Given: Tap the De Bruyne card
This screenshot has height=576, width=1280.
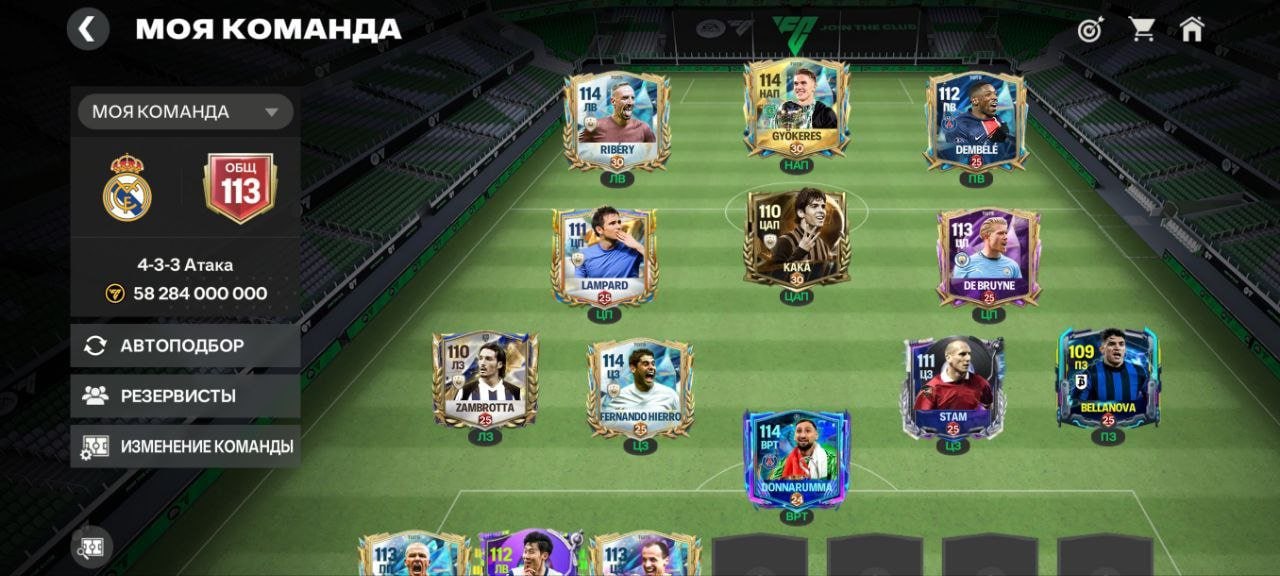Looking at the screenshot, I should [x=988, y=257].
